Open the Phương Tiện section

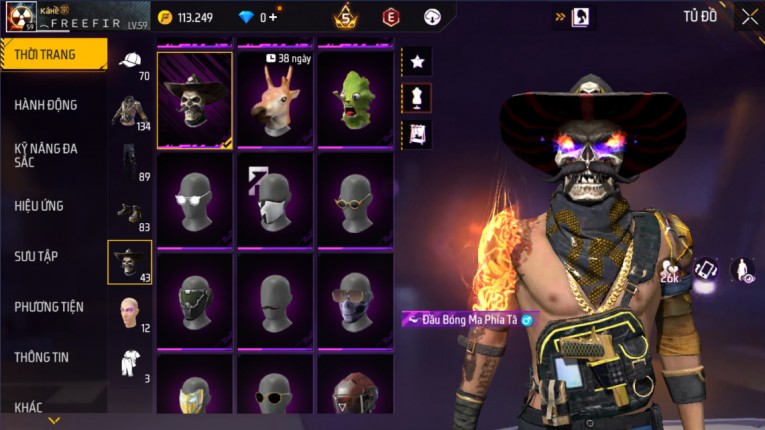49,307
